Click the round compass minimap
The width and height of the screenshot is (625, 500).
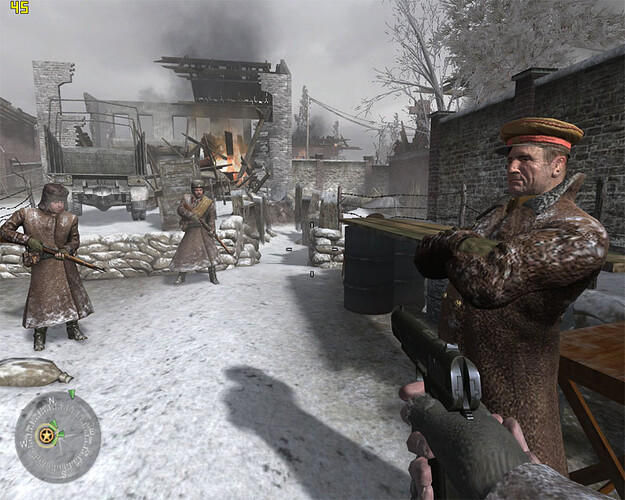coord(57,437)
